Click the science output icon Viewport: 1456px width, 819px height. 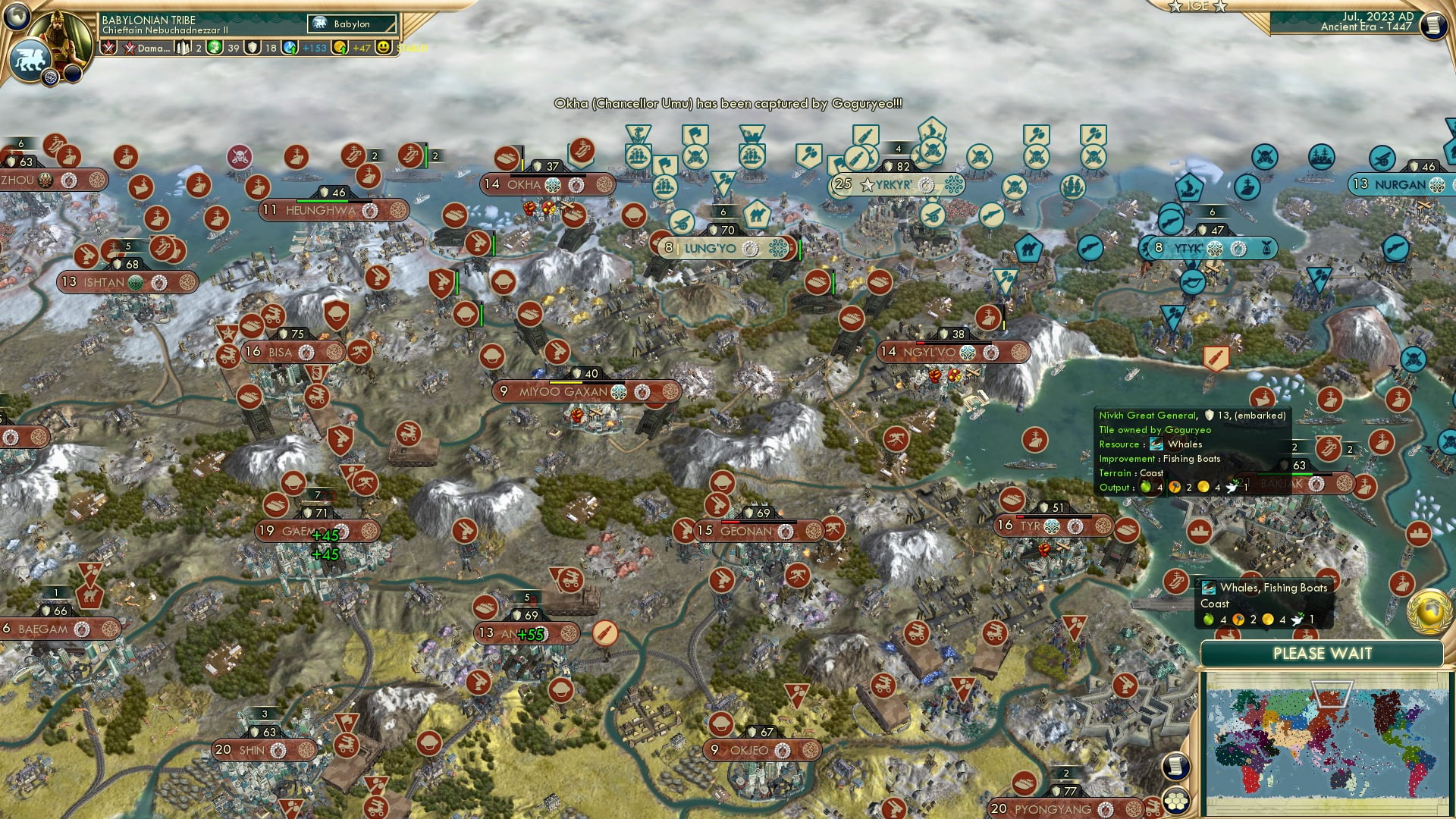click(290, 48)
